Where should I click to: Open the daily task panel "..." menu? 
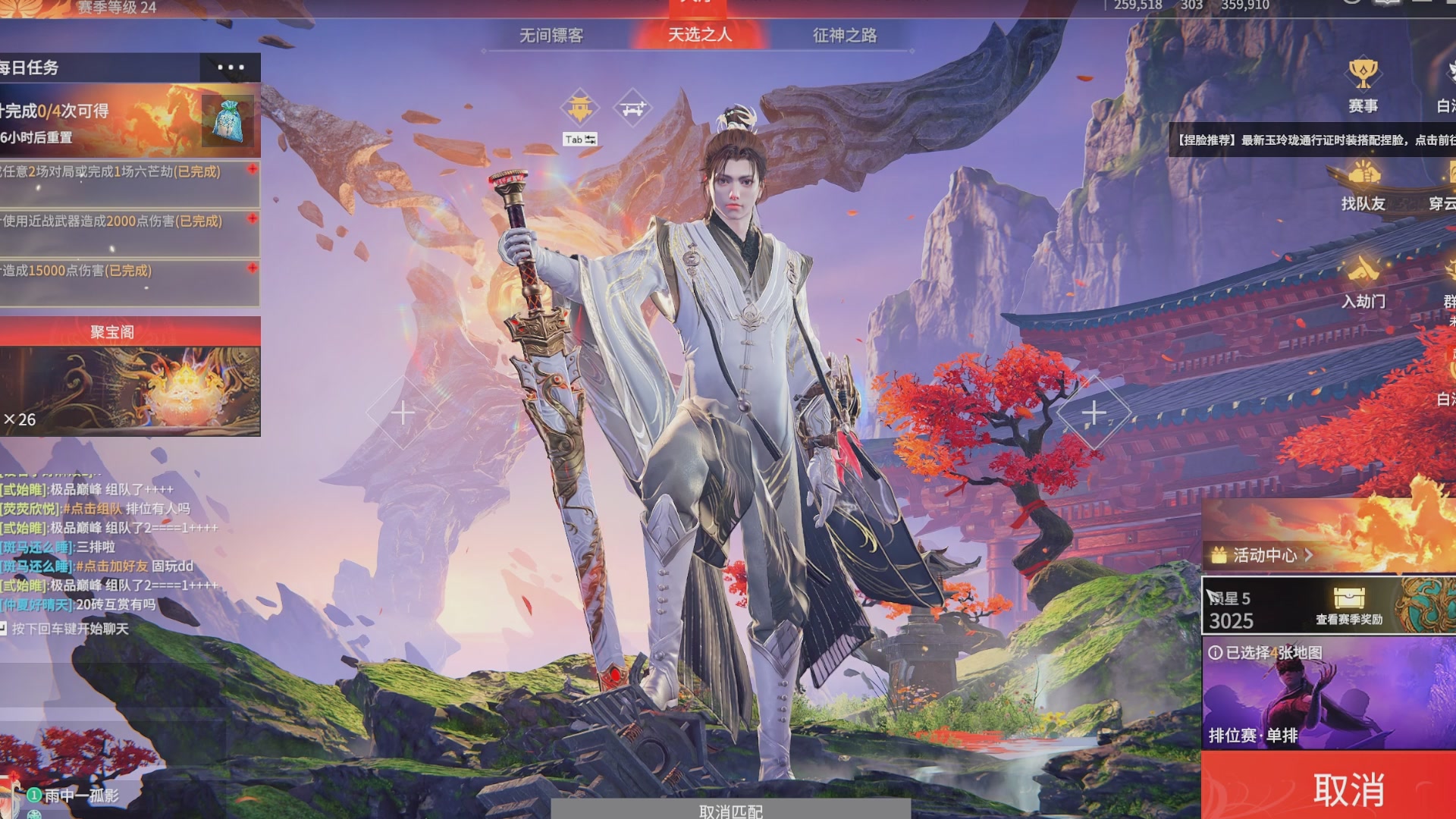coord(229,67)
